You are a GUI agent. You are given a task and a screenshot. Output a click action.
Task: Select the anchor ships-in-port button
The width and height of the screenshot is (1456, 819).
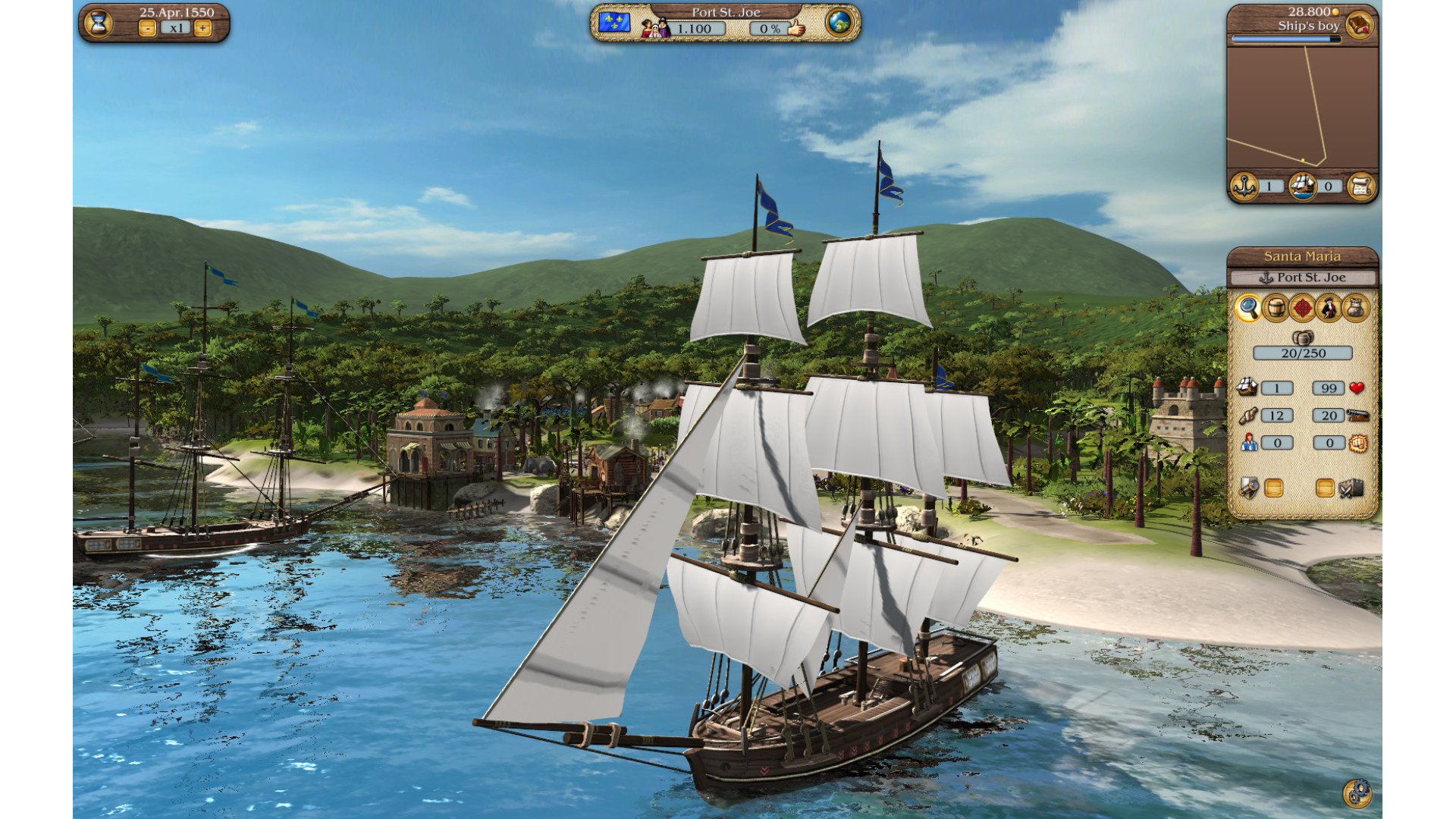tap(1244, 186)
